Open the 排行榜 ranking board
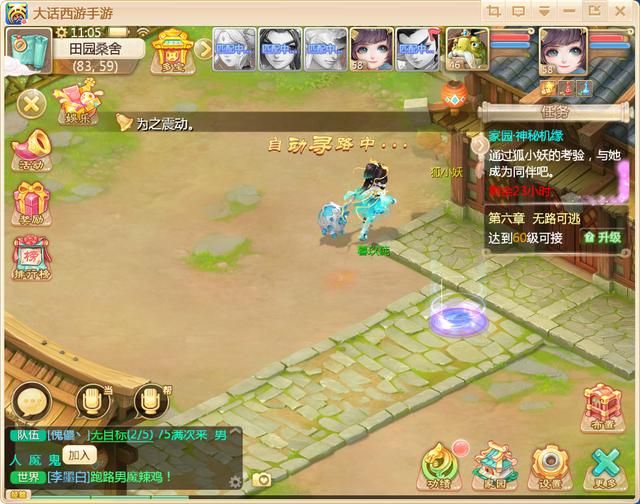Screen dimensions: 640x504 tap(31, 258)
